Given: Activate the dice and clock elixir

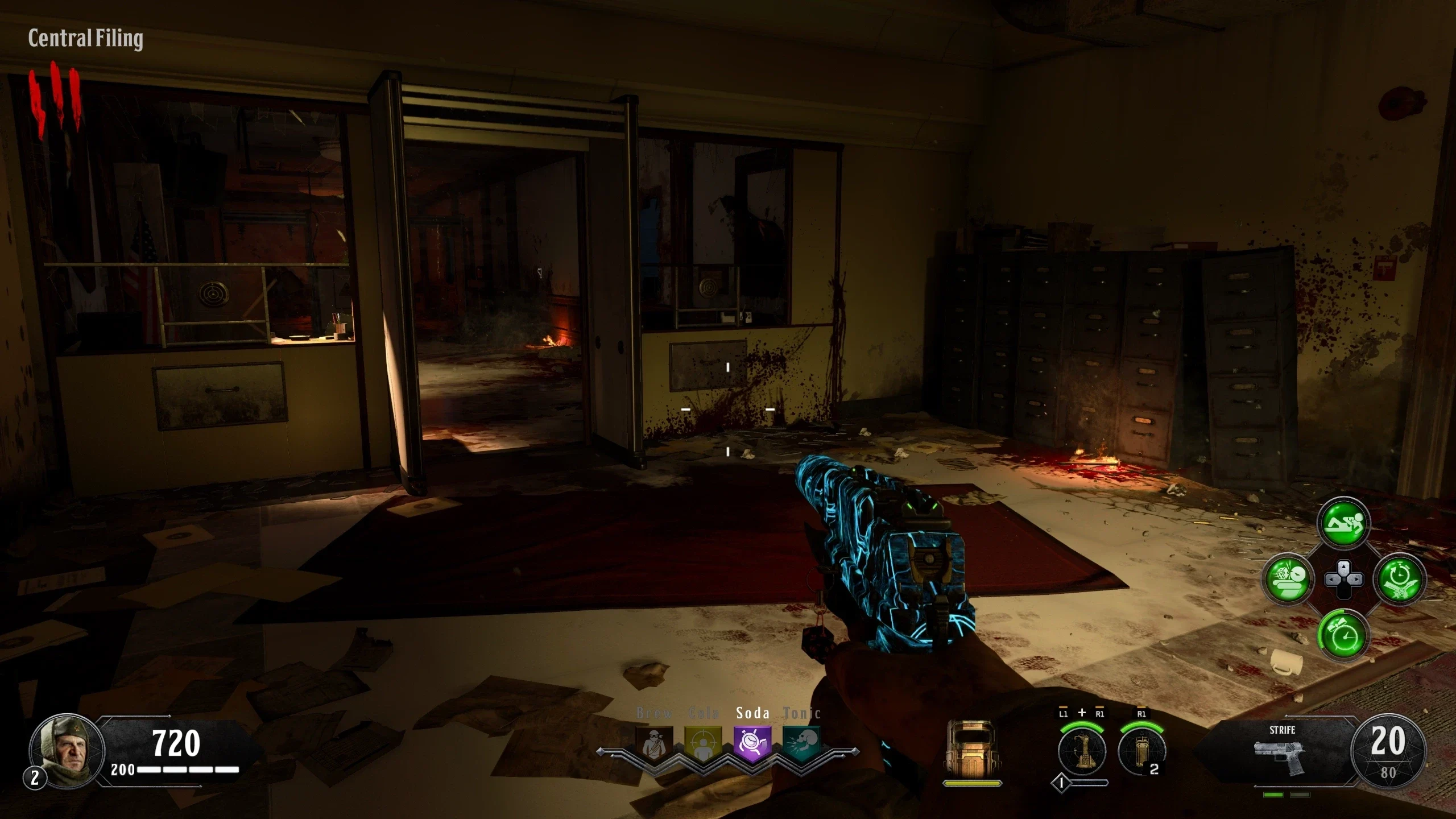Looking at the screenshot, I should pos(1287,579).
